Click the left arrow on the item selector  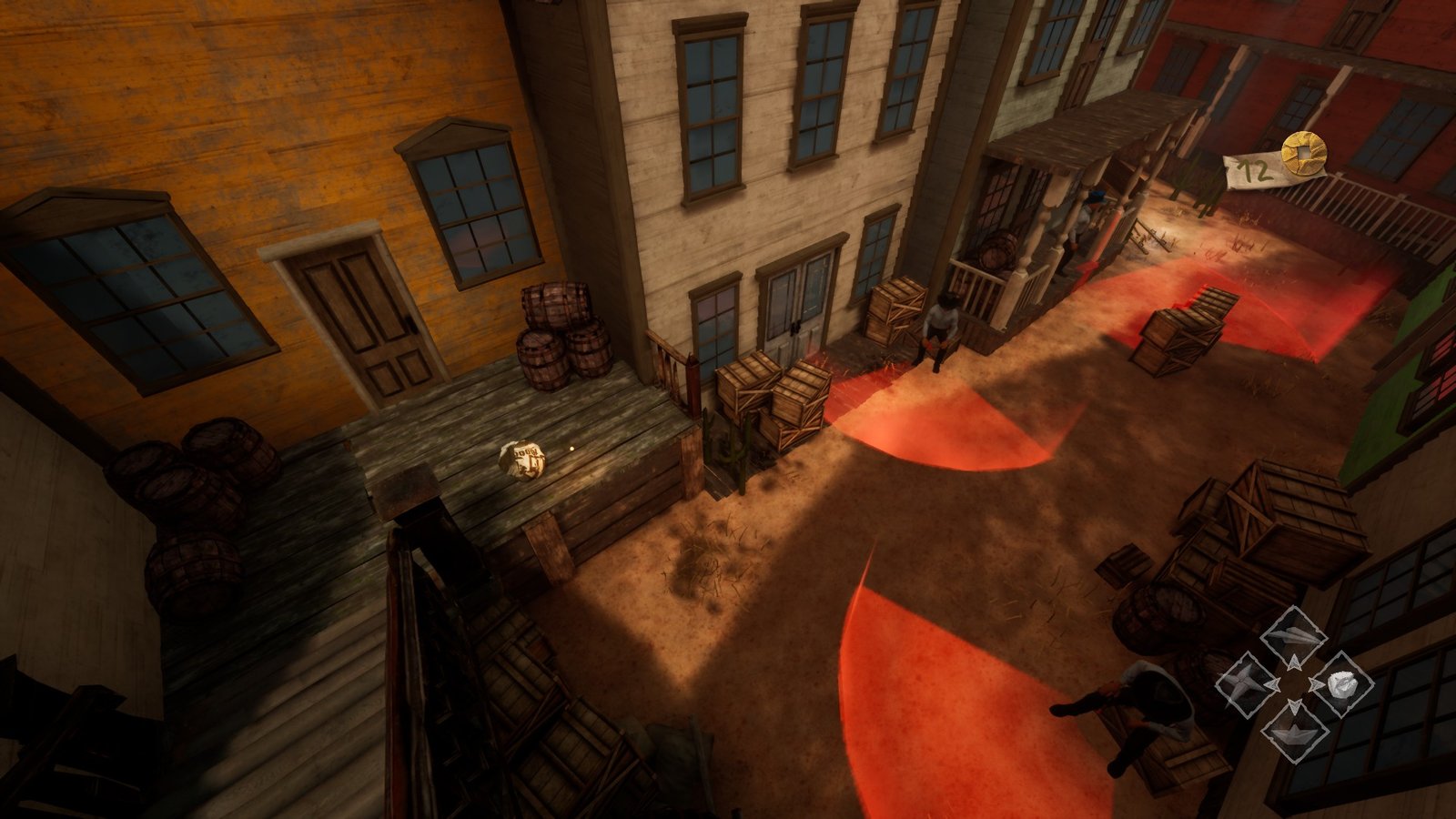pos(1273,684)
